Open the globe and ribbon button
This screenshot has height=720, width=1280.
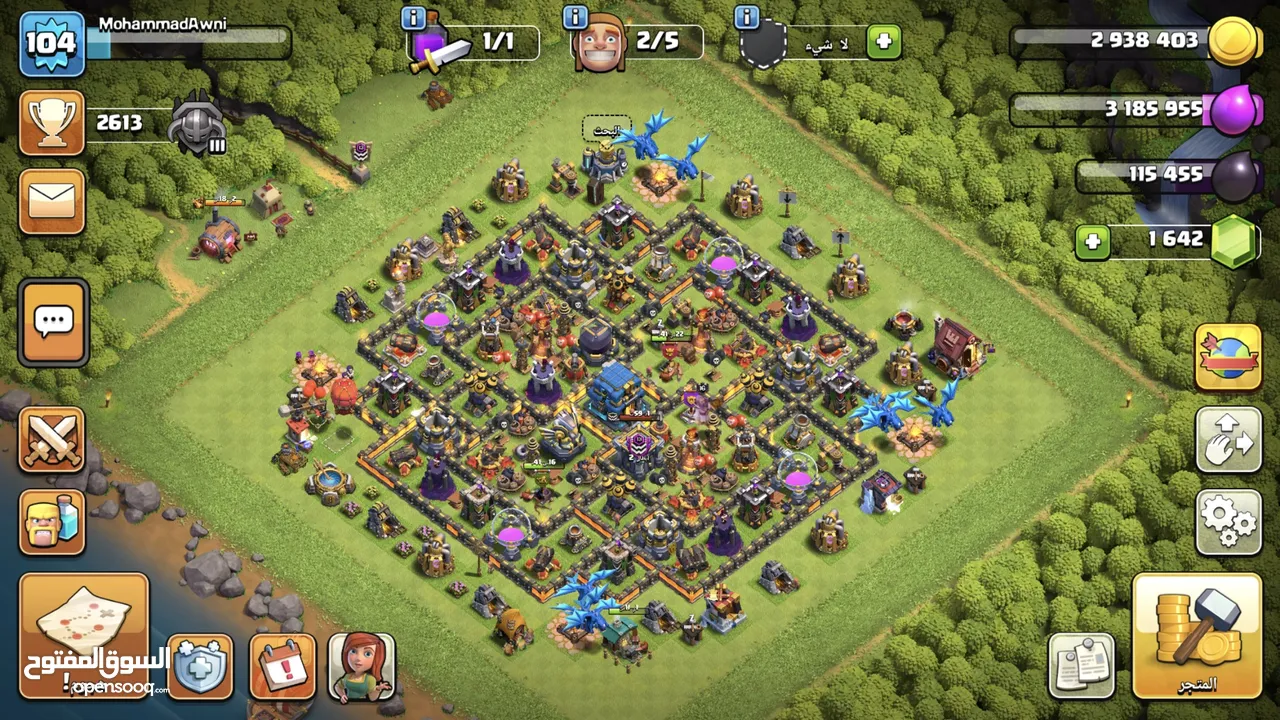[1228, 357]
